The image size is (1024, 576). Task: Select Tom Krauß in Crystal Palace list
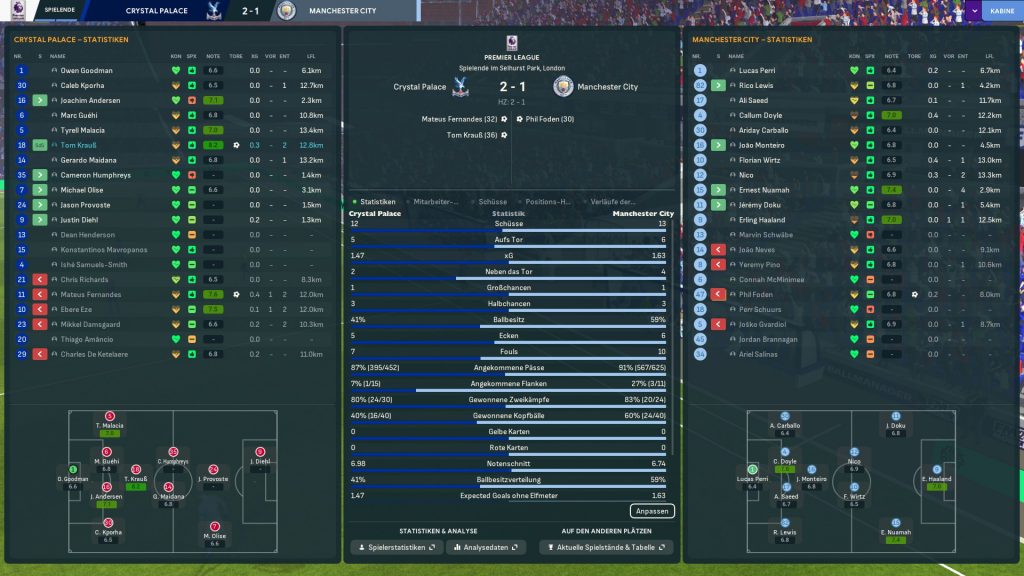(x=82, y=145)
